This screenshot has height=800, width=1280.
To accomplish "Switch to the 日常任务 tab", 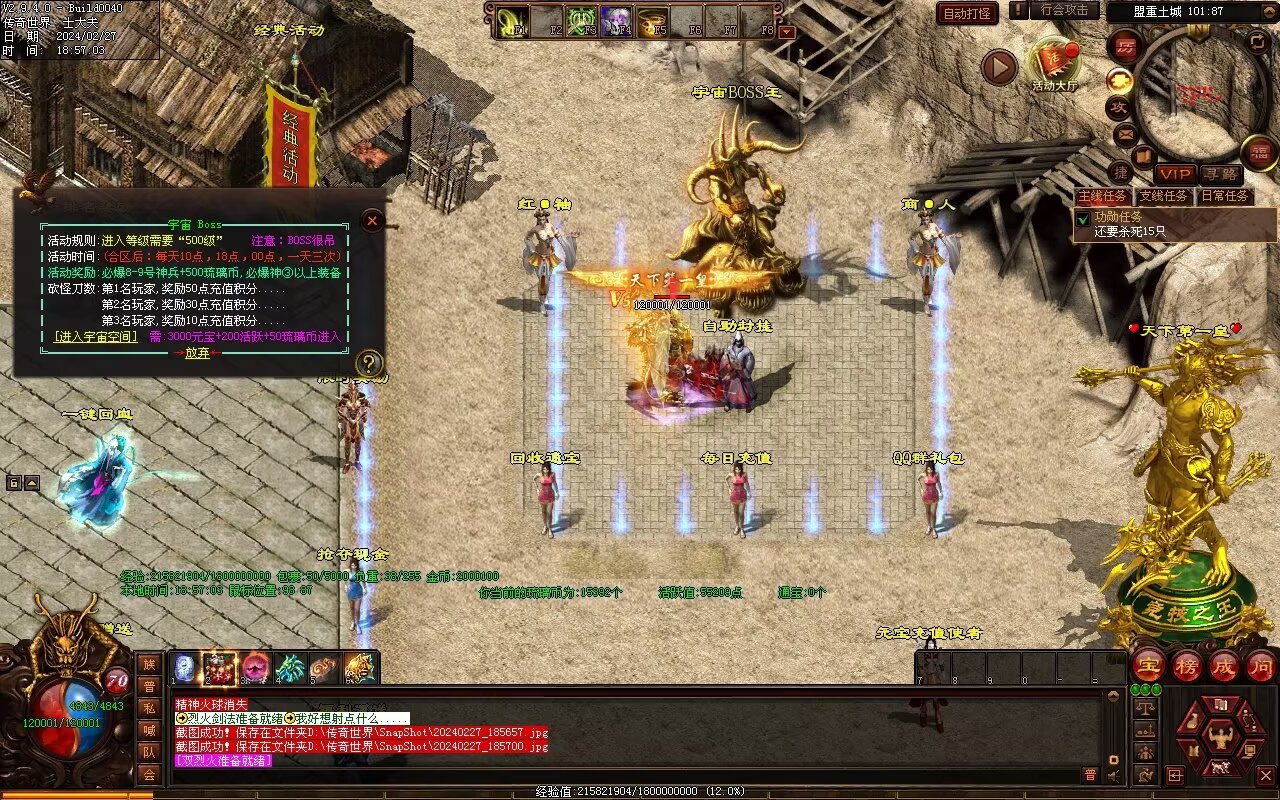I will (1225, 196).
